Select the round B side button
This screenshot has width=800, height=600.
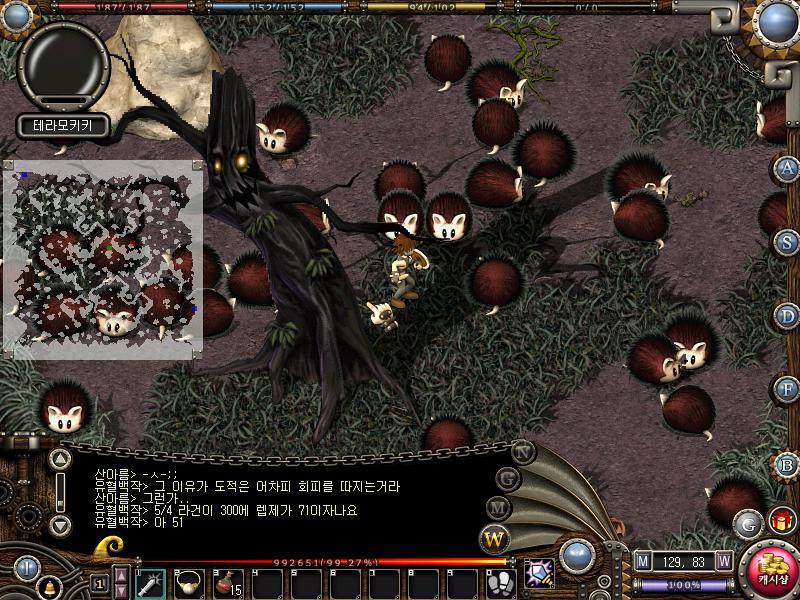pyautogui.click(x=788, y=464)
